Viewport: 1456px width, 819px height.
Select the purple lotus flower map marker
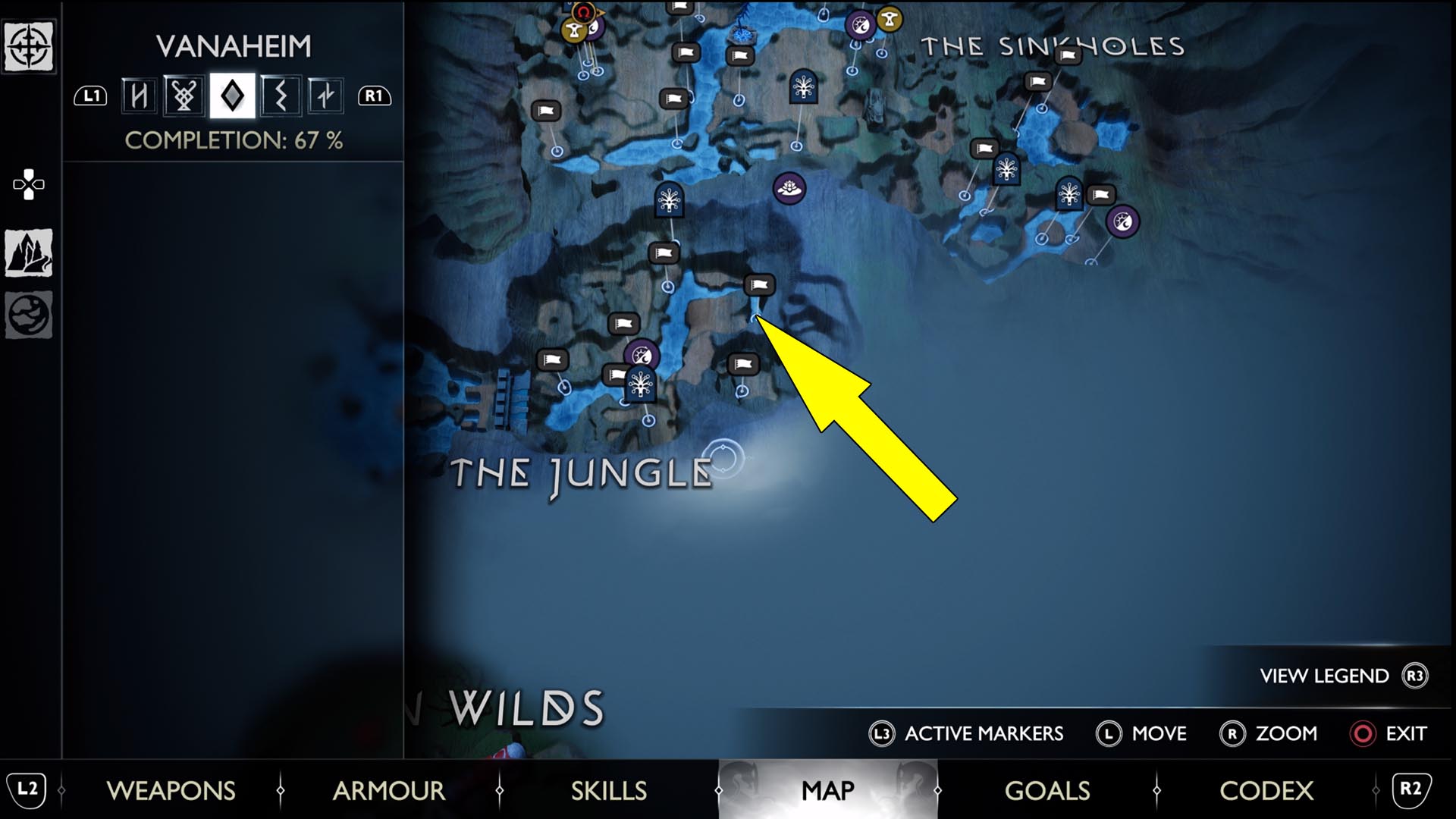789,187
